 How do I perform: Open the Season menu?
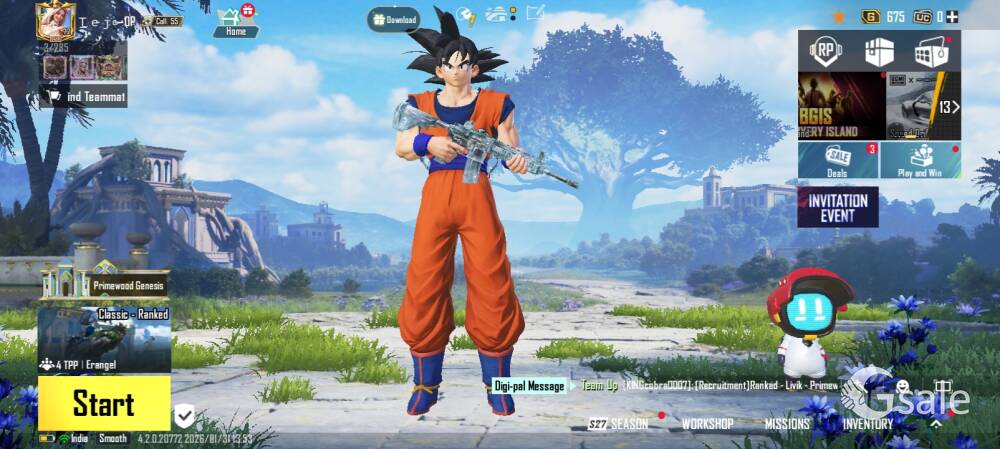[x=620, y=424]
